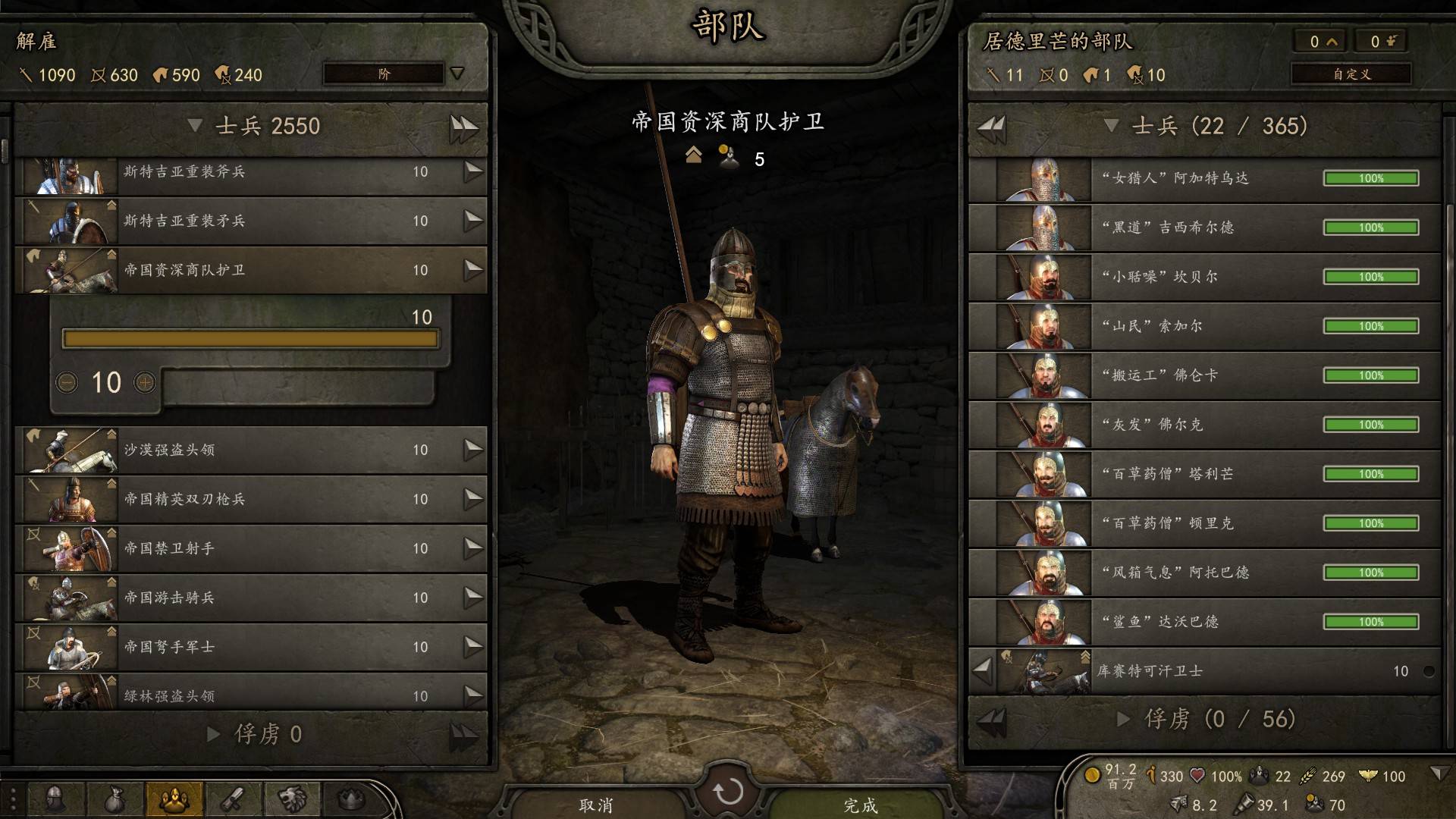
Task: Reset changes with the circular arrow button
Action: (x=728, y=792)
